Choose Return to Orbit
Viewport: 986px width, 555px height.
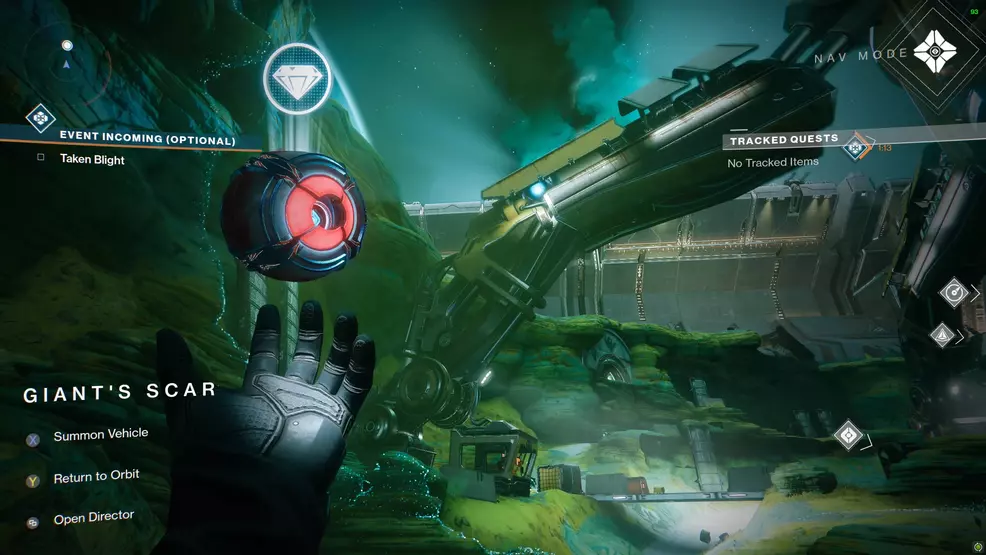(96, 477)
